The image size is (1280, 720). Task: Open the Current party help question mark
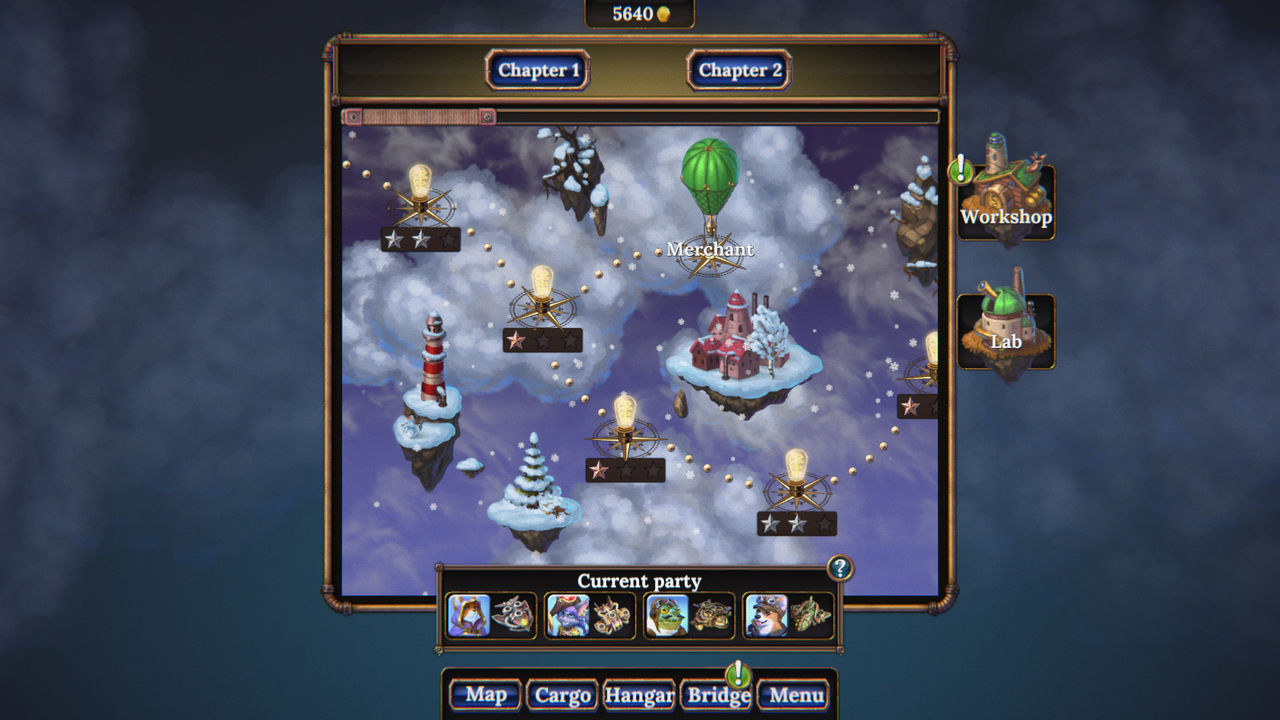[840, 568]
